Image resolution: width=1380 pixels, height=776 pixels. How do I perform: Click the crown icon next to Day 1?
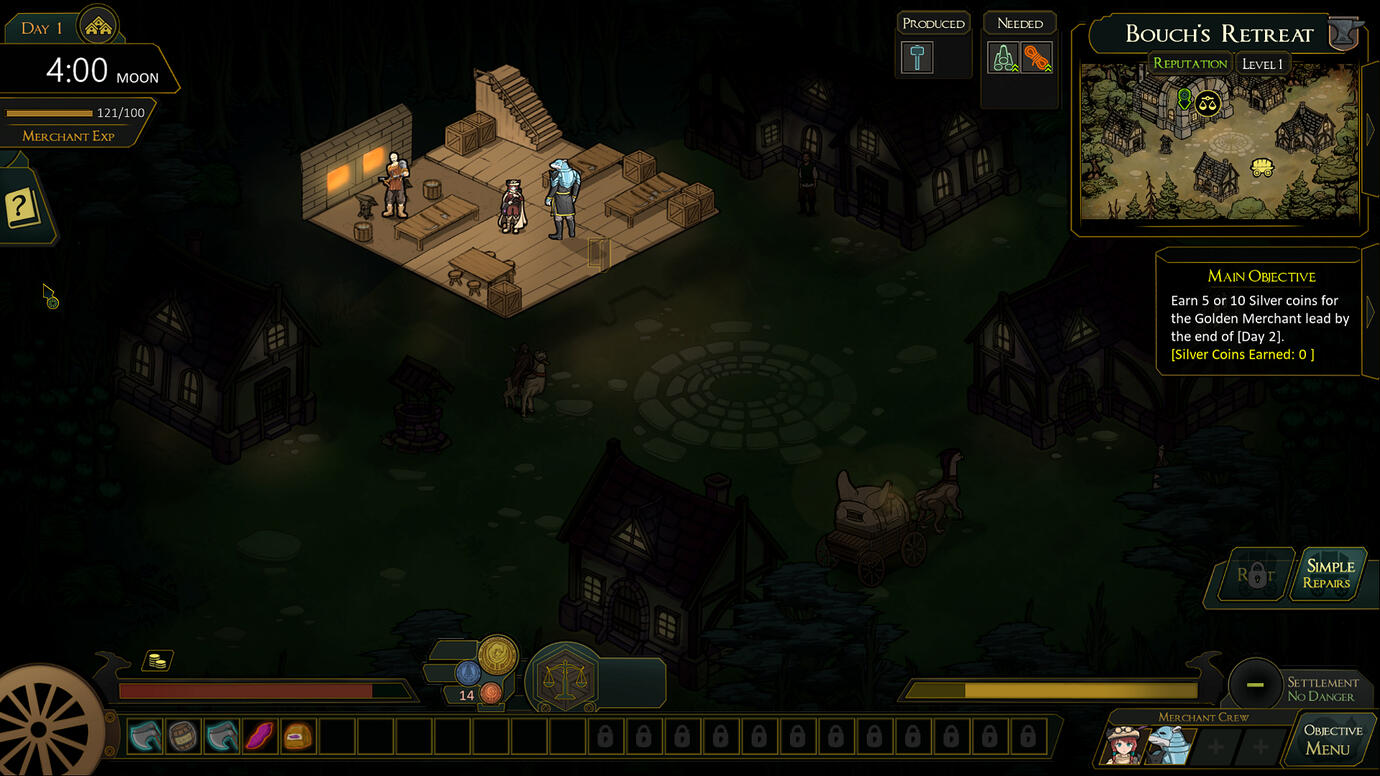point(98,27)
